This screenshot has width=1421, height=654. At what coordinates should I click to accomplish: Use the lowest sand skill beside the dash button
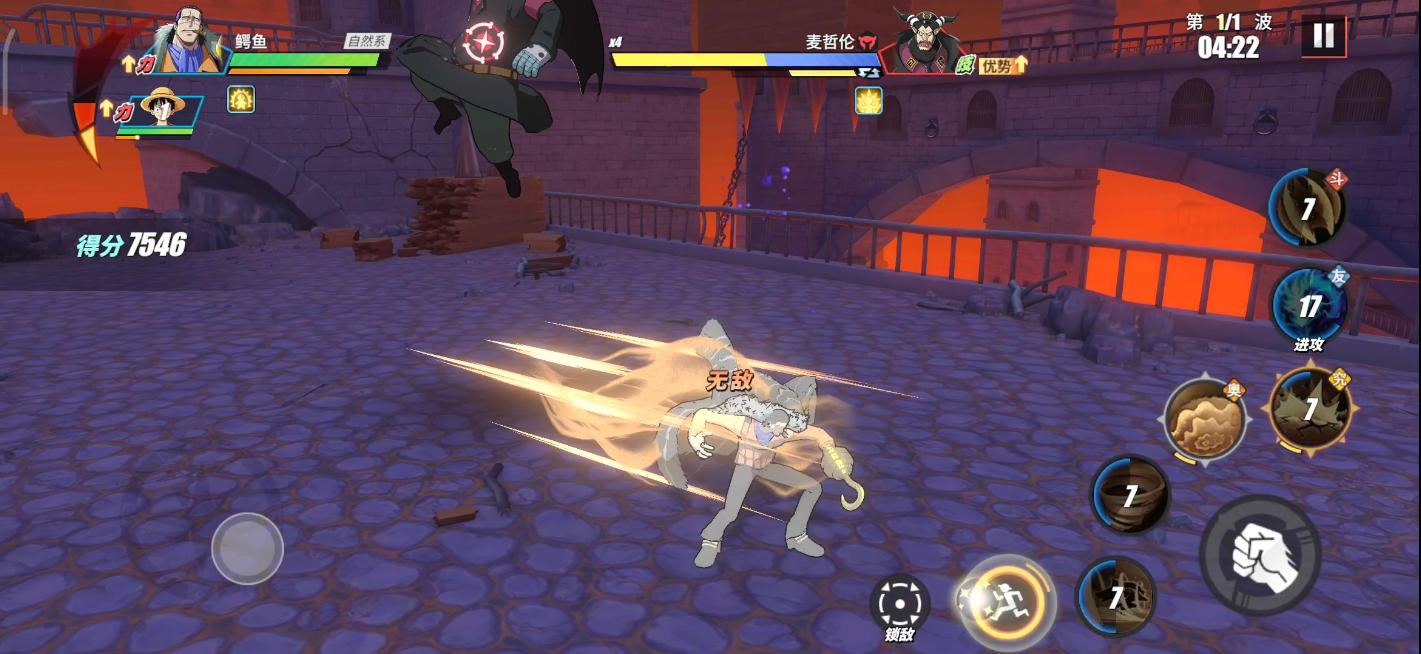pos(1115,598)
